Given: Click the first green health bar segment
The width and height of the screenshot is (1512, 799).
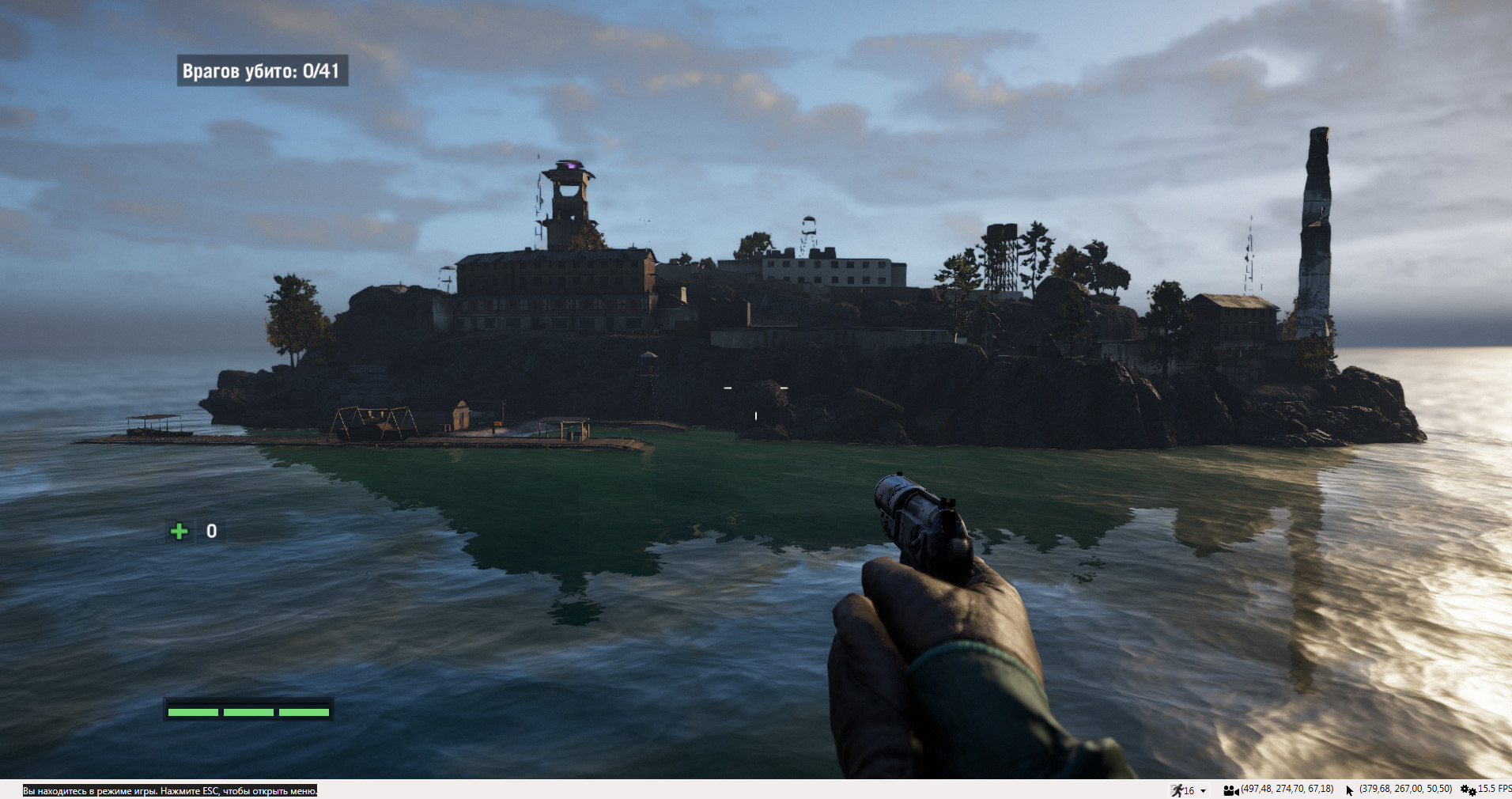Looking at the screenshot, I should (192, 711).
